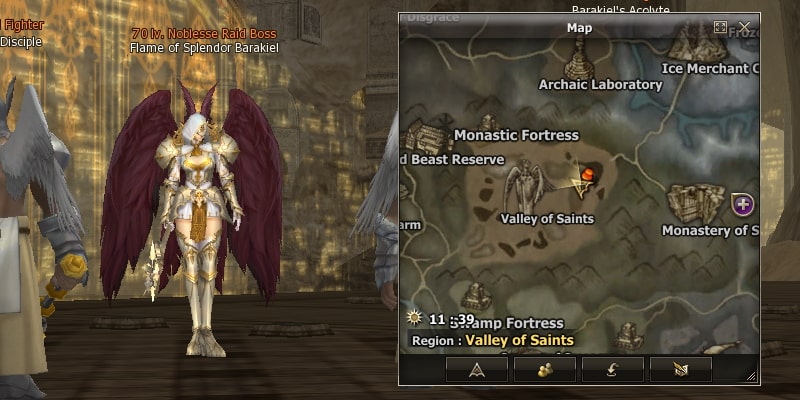This screenshot has width=800, height=400.
Task: Close the Map window
Action: tap(744, 27)
